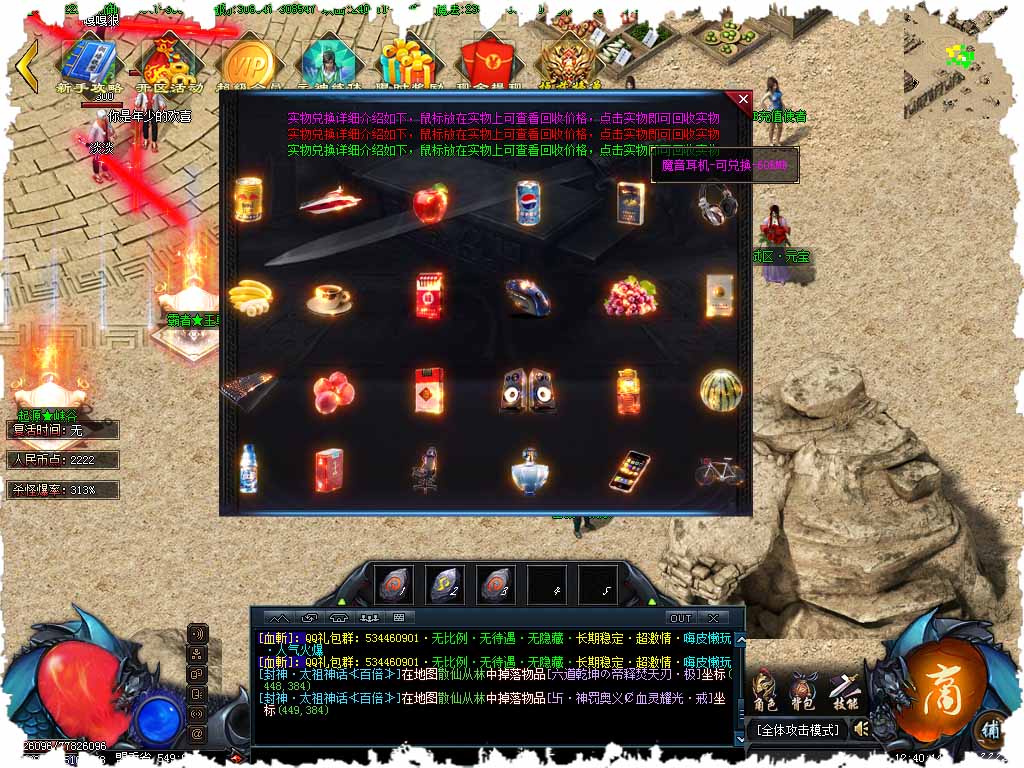Pick the red apple item

[x=430, y=203]
